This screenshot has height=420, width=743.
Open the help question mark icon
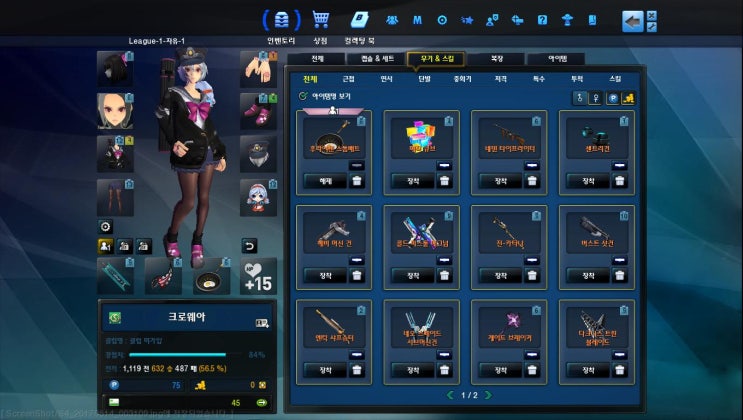(542, 19)
